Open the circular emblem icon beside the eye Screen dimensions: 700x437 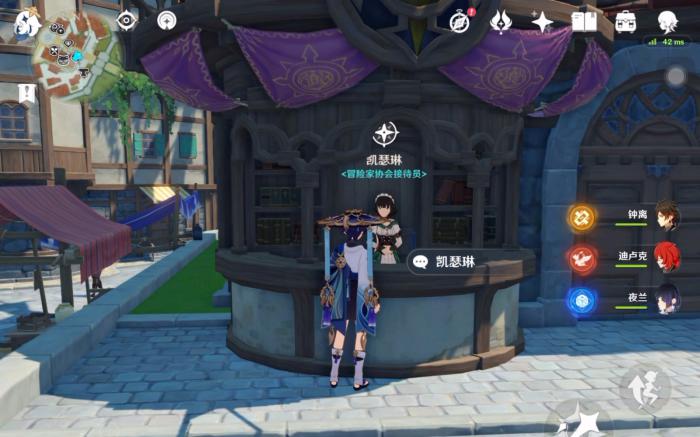point(166,20)
